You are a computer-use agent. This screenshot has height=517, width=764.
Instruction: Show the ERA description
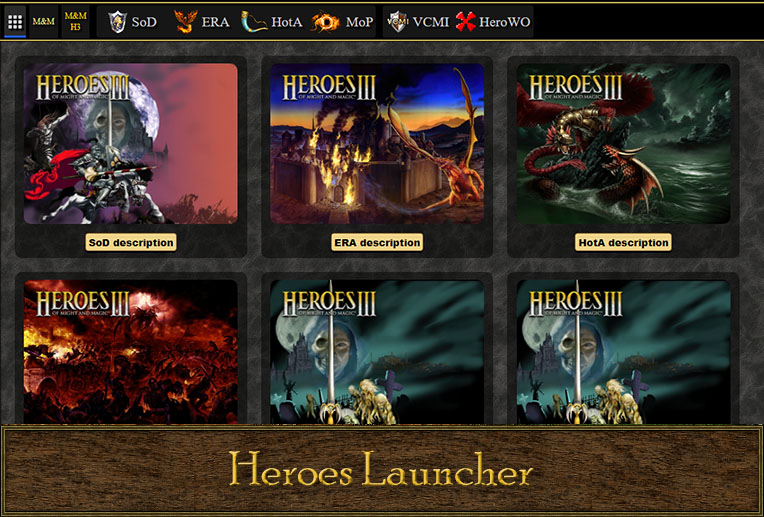pyautogui.click(x=377, y=242)
